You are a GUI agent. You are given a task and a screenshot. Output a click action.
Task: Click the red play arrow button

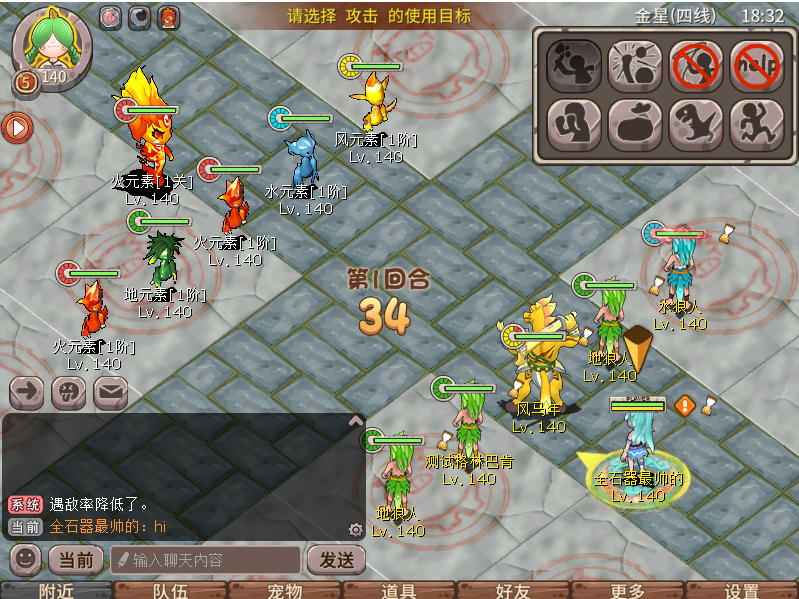pos(16,127)
